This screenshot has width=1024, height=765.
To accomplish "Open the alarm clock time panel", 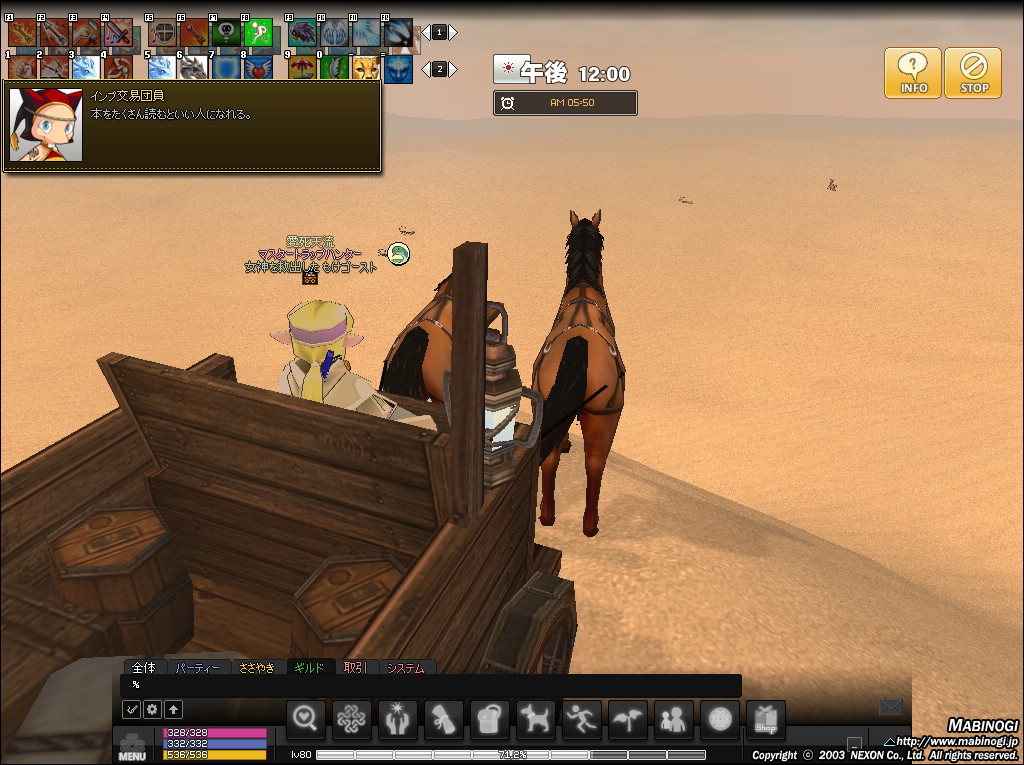I will point(565,103).
